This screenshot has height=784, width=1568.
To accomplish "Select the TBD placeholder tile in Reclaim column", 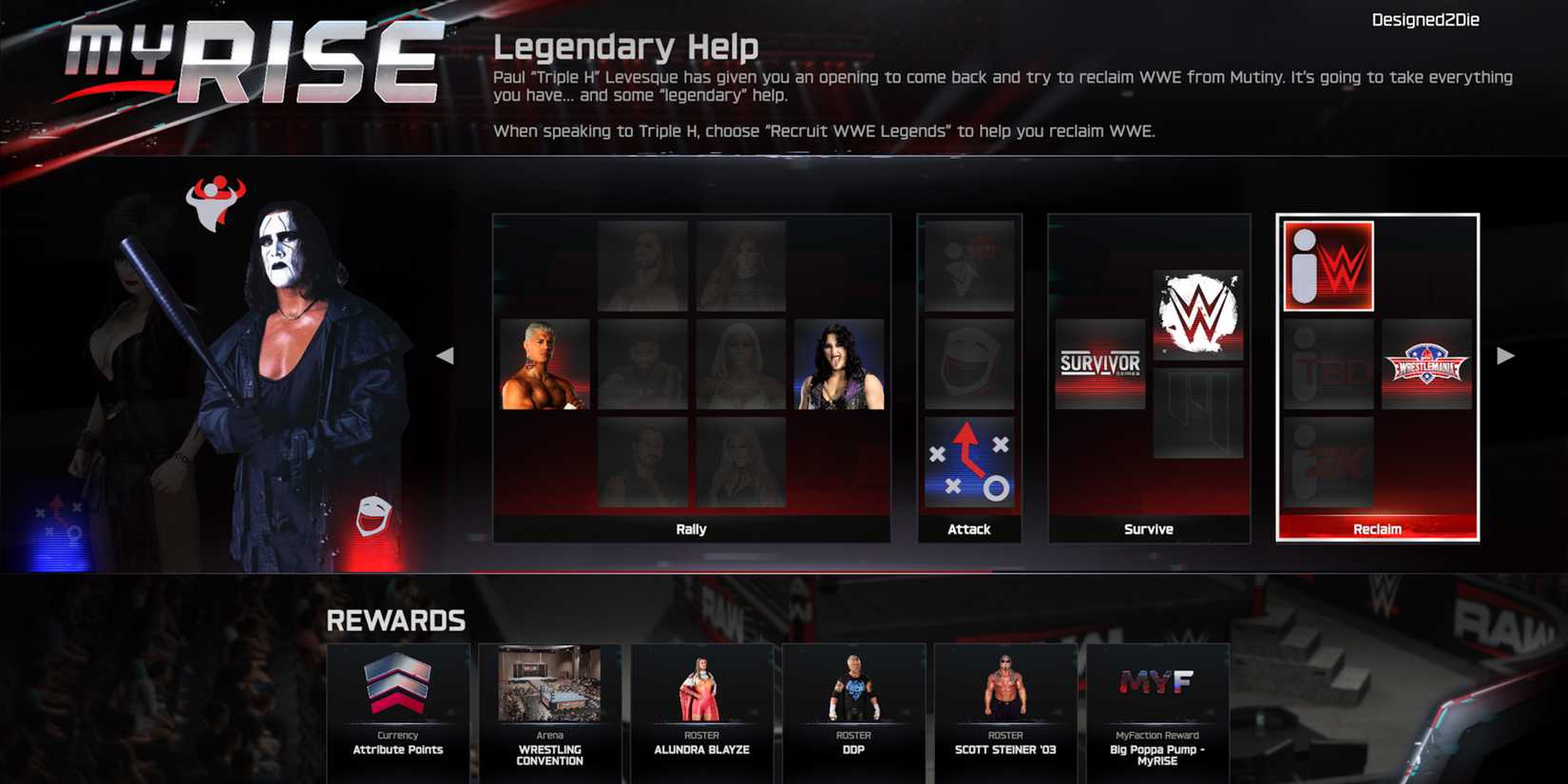I will (x=1328, y=364).
